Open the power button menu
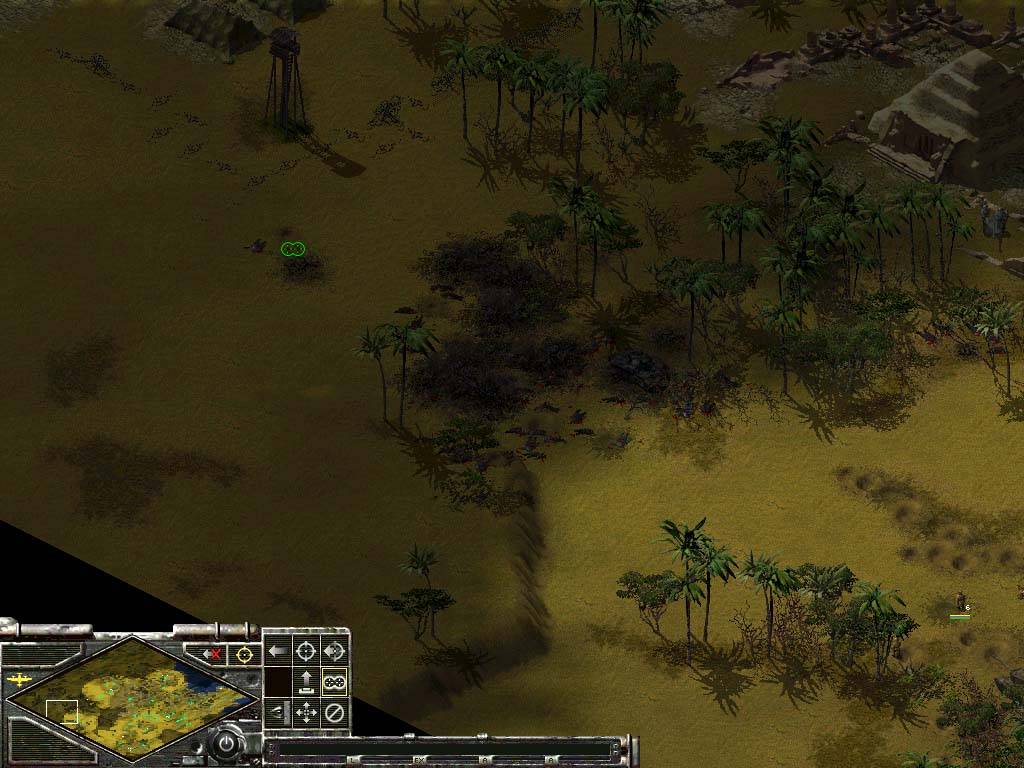Screen dimensions: 1024x768 pos(227,745)
